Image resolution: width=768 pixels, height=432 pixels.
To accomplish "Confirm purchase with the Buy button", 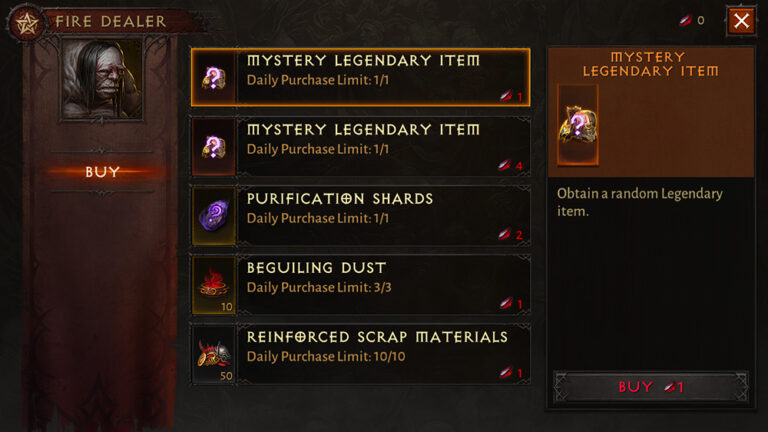I will click(x=650, y=387).
